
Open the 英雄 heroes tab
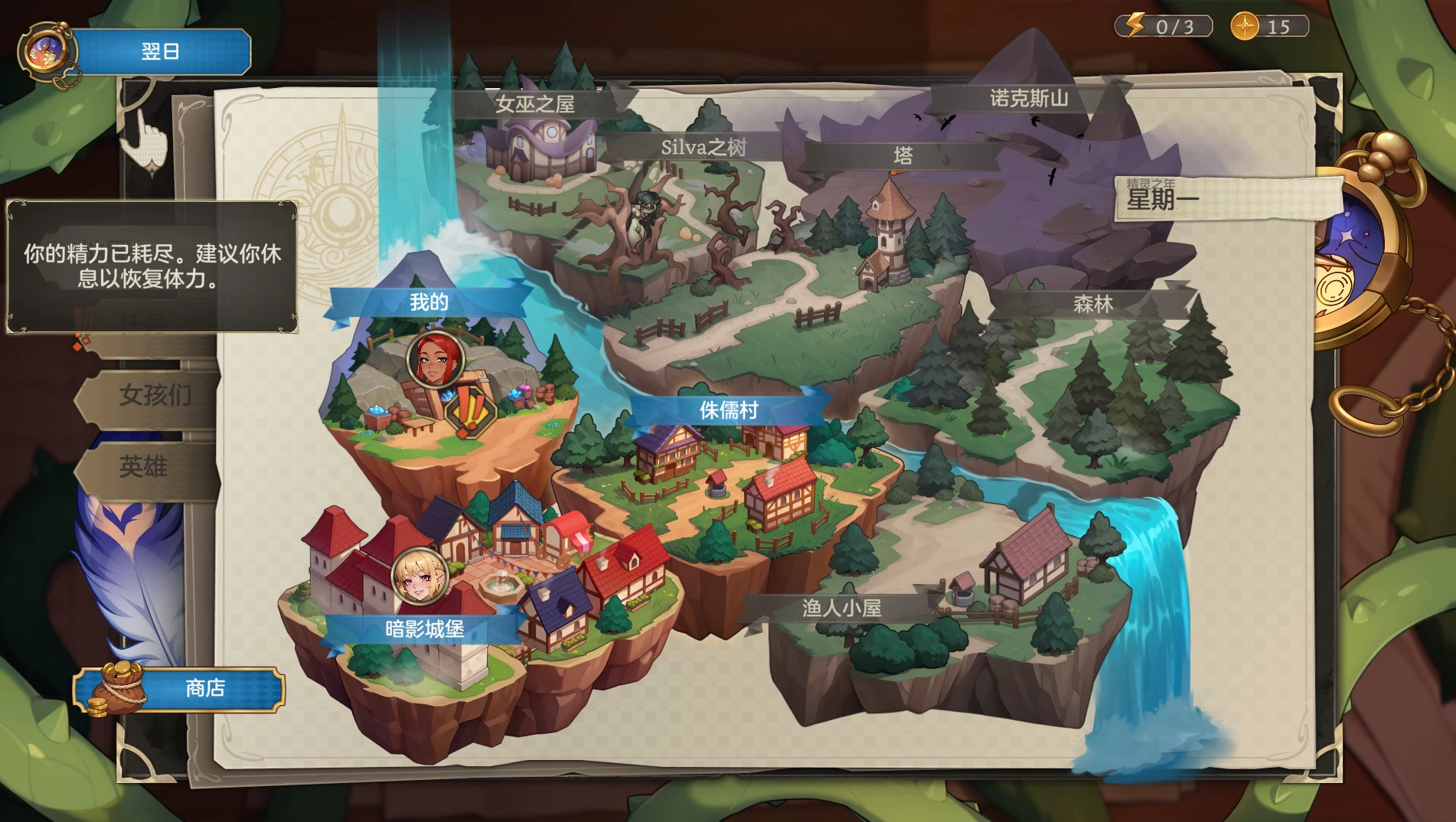(x=143, y=466)
